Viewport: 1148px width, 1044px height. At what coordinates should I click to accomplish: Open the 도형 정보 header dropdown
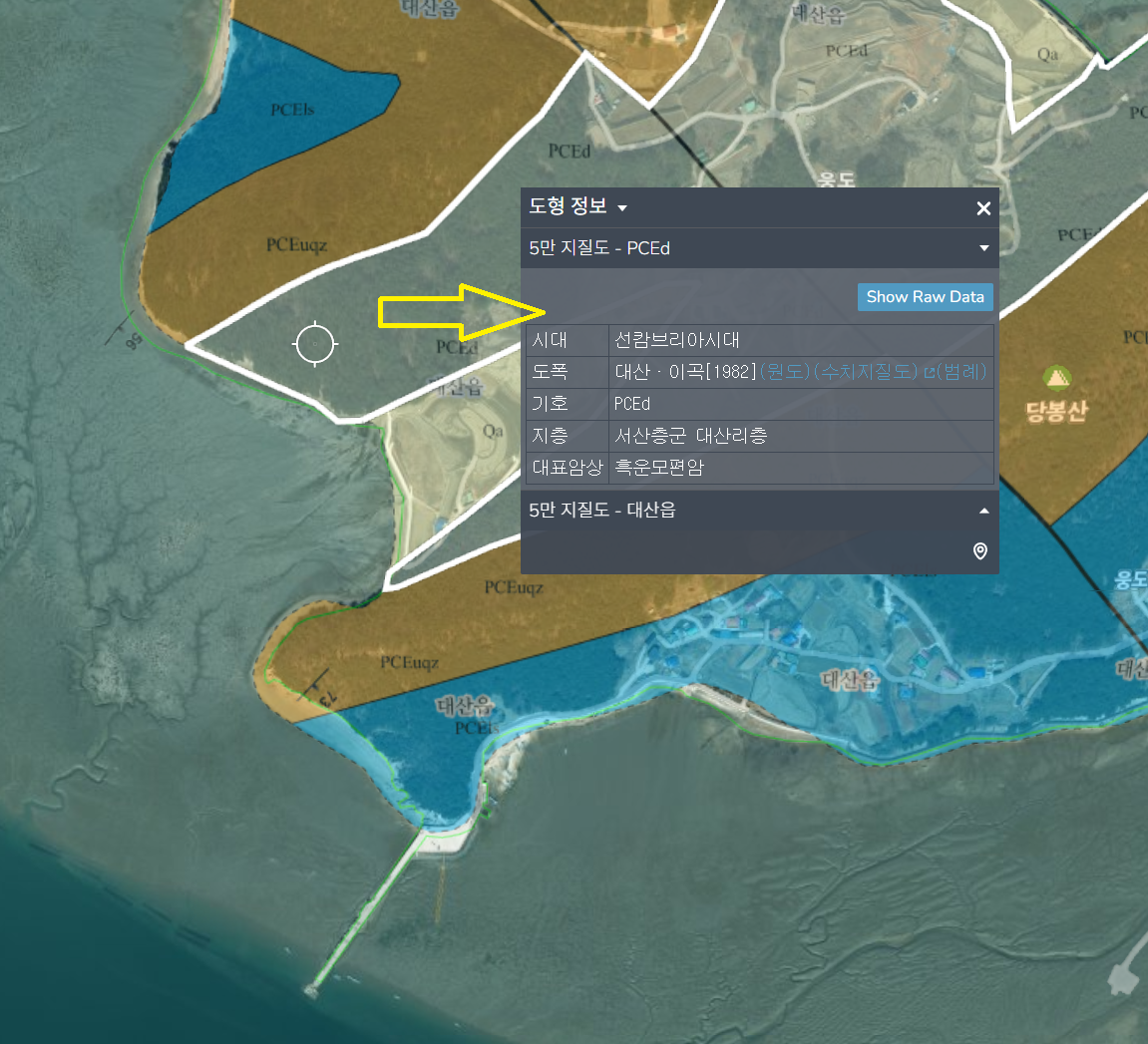(x=622, y=208)
